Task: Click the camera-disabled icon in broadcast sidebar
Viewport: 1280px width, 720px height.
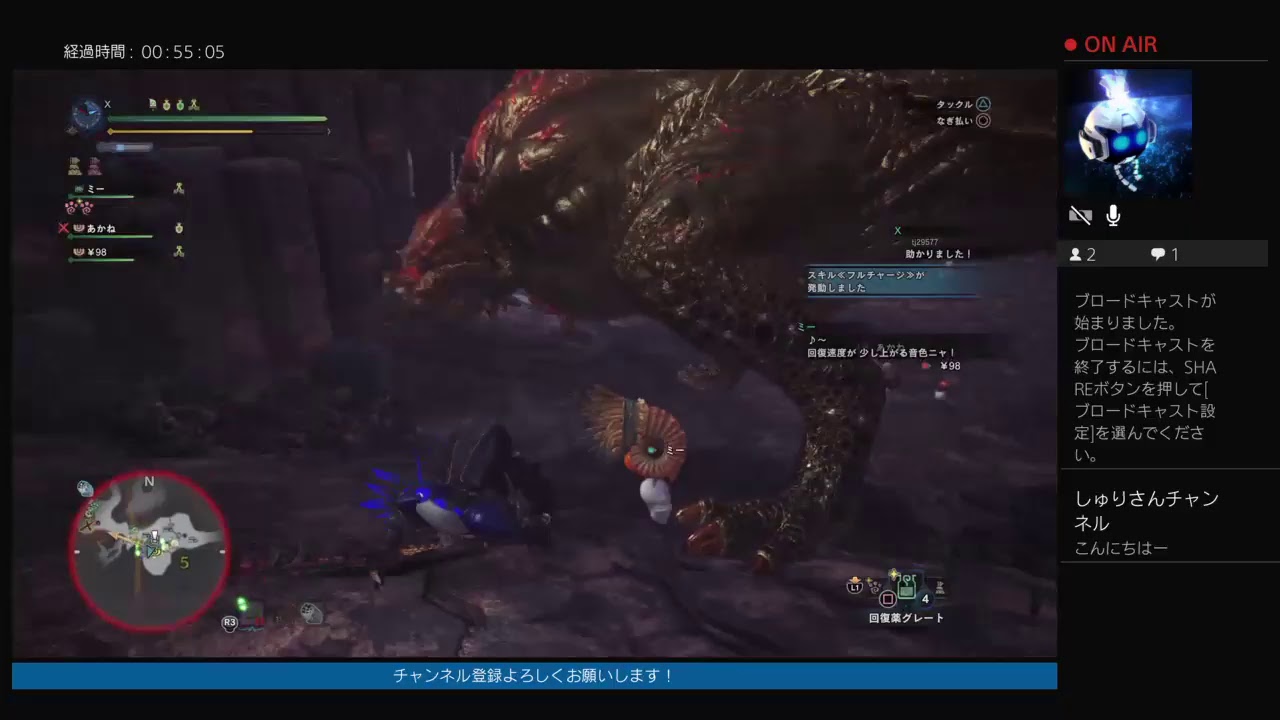Action: coord(1081,214)
